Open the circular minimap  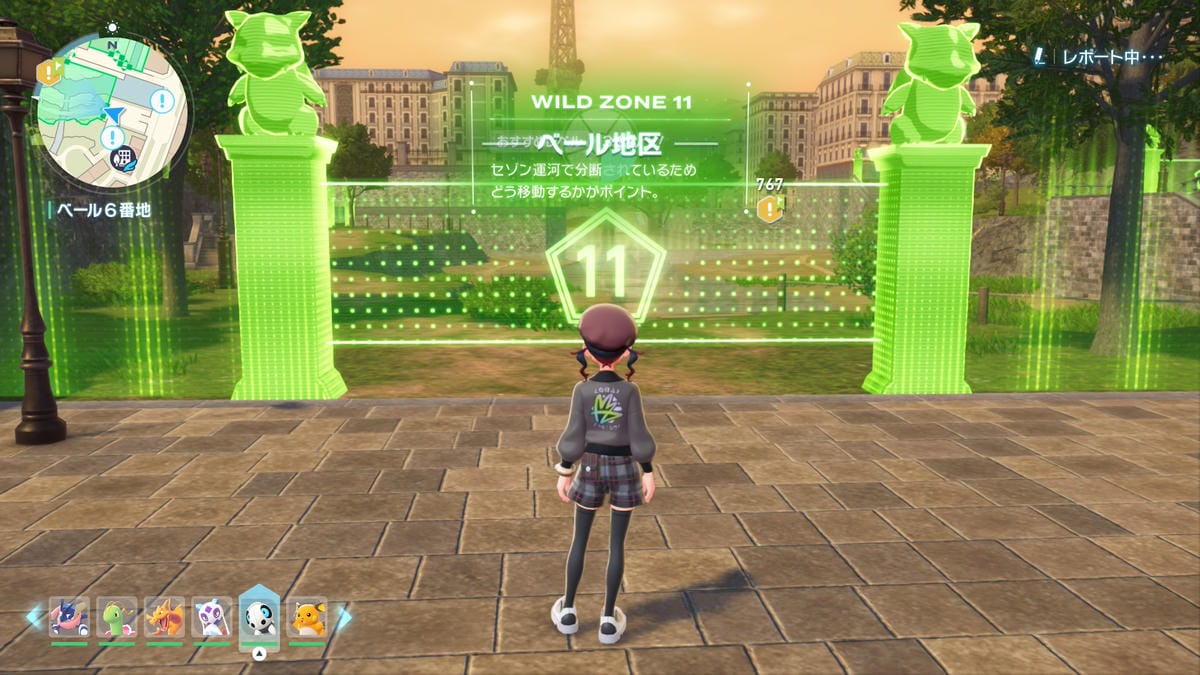click(x=110, y=111)
